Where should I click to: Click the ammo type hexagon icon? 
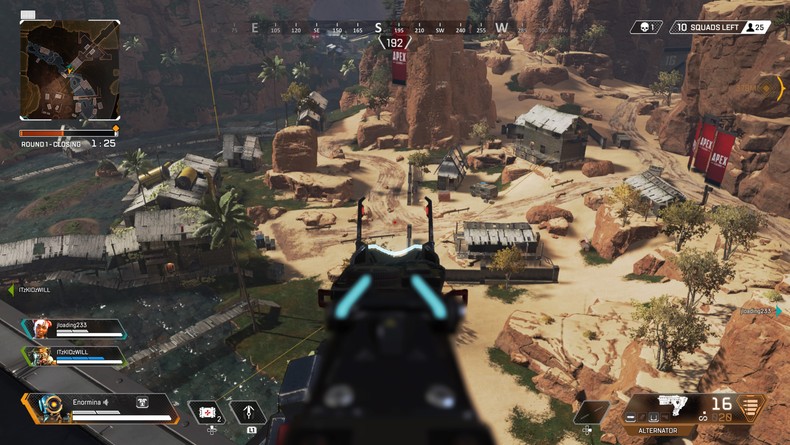(750, 409)
